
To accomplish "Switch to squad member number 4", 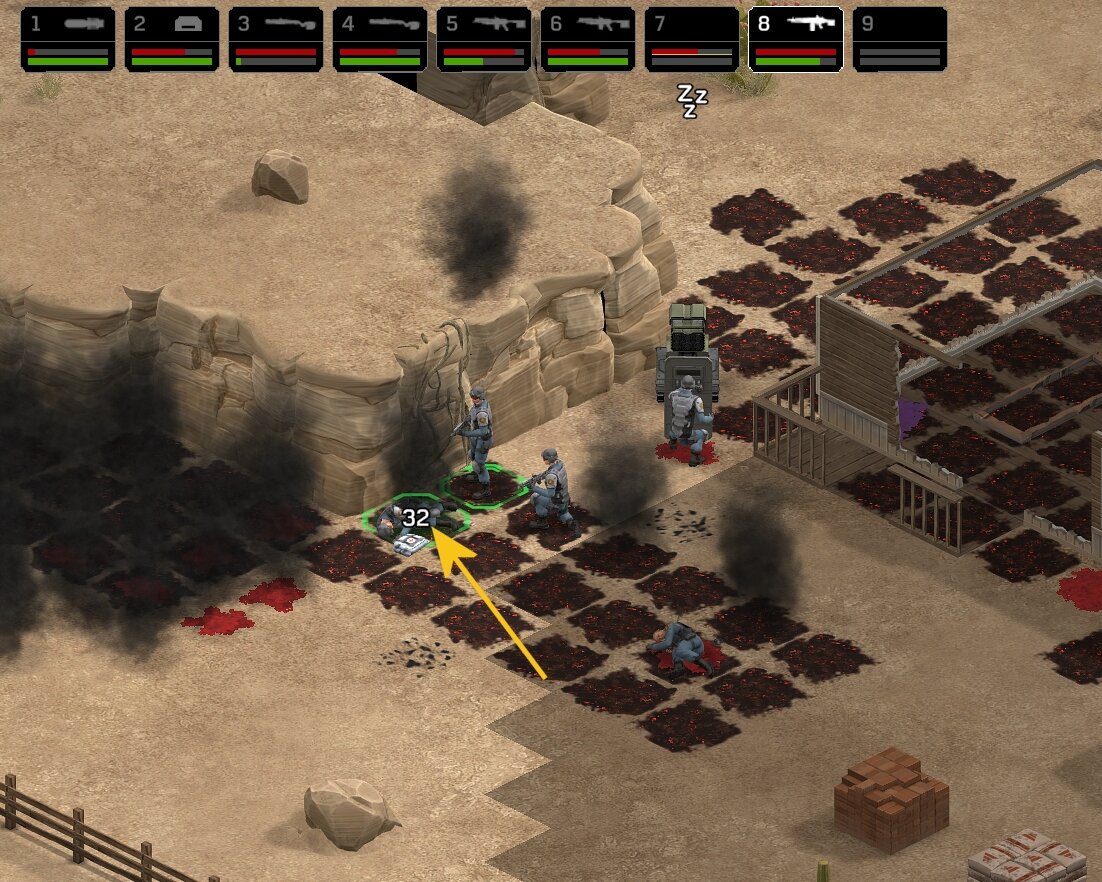I will tap(380, 40).
